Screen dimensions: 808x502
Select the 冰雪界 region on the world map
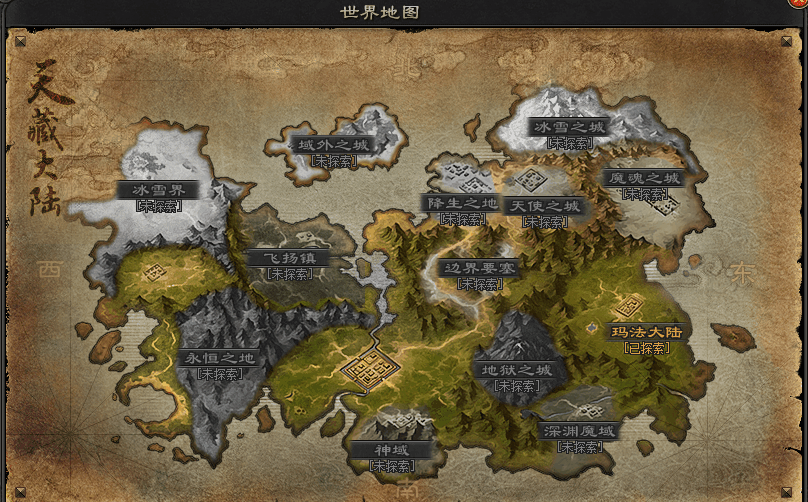(x=158, y=190)
